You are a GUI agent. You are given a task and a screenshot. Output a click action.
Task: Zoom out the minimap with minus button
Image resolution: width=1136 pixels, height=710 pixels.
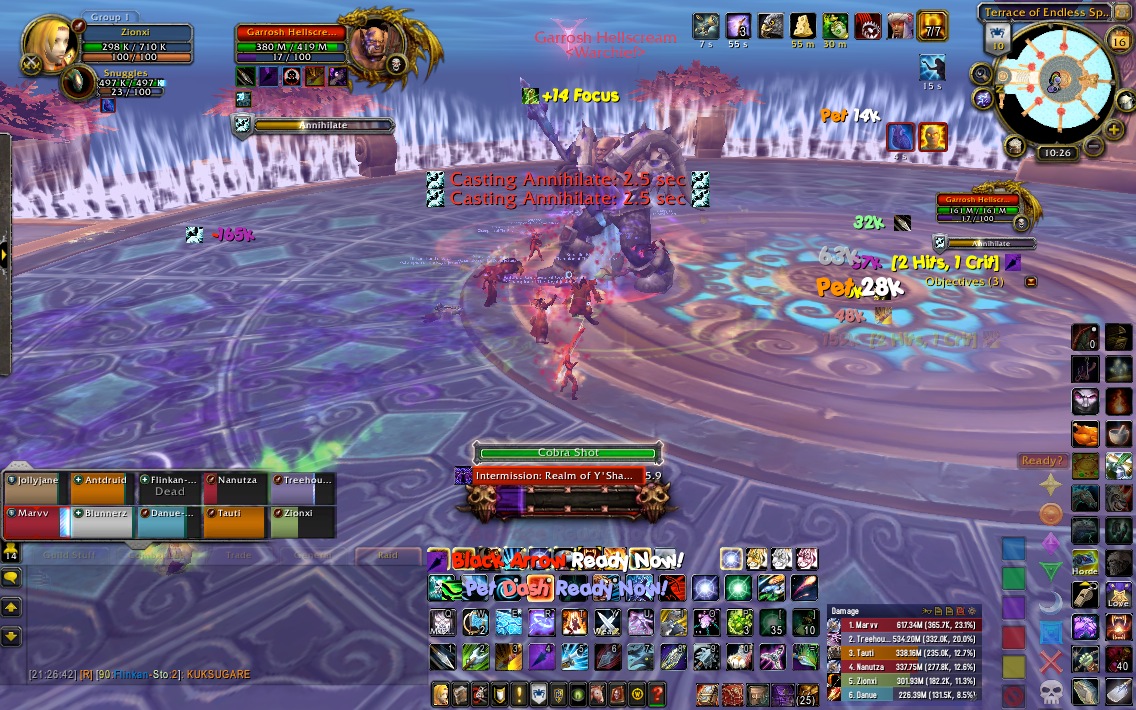[x=1092, y=147]
